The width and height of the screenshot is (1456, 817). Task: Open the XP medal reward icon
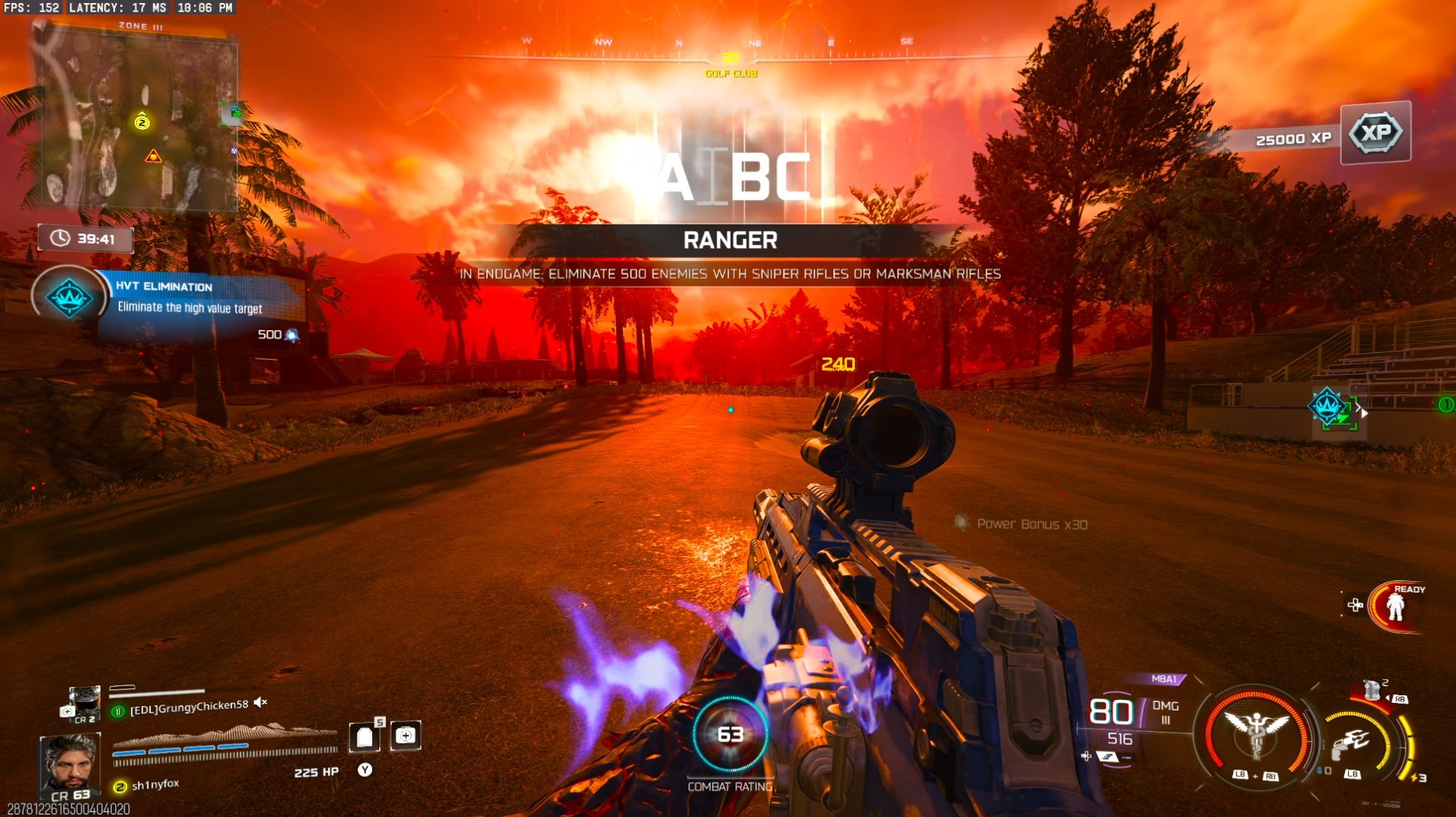(x=1375, y=132)
